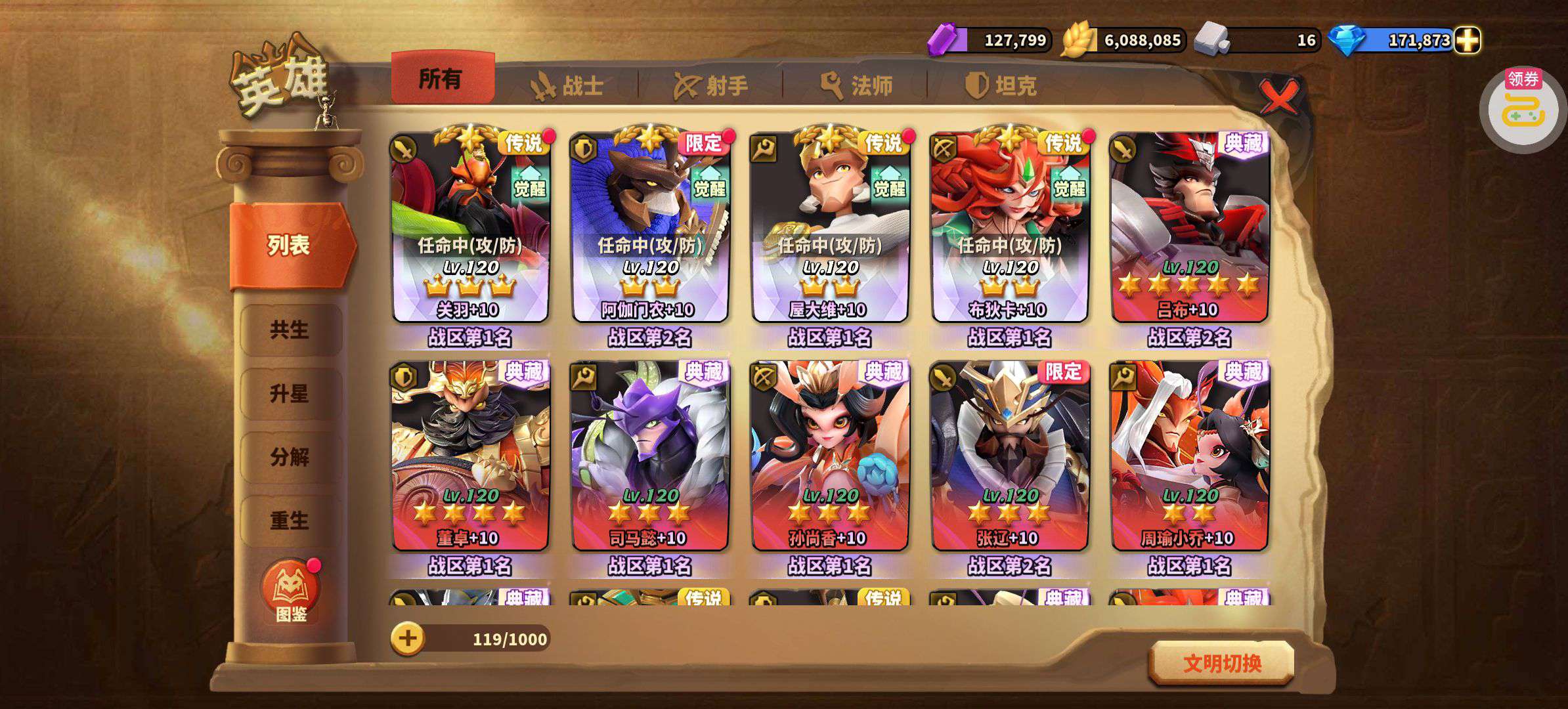Select the 关羽+10 hero card
Screen dimensions: 1568x709
tap(470, 227)
